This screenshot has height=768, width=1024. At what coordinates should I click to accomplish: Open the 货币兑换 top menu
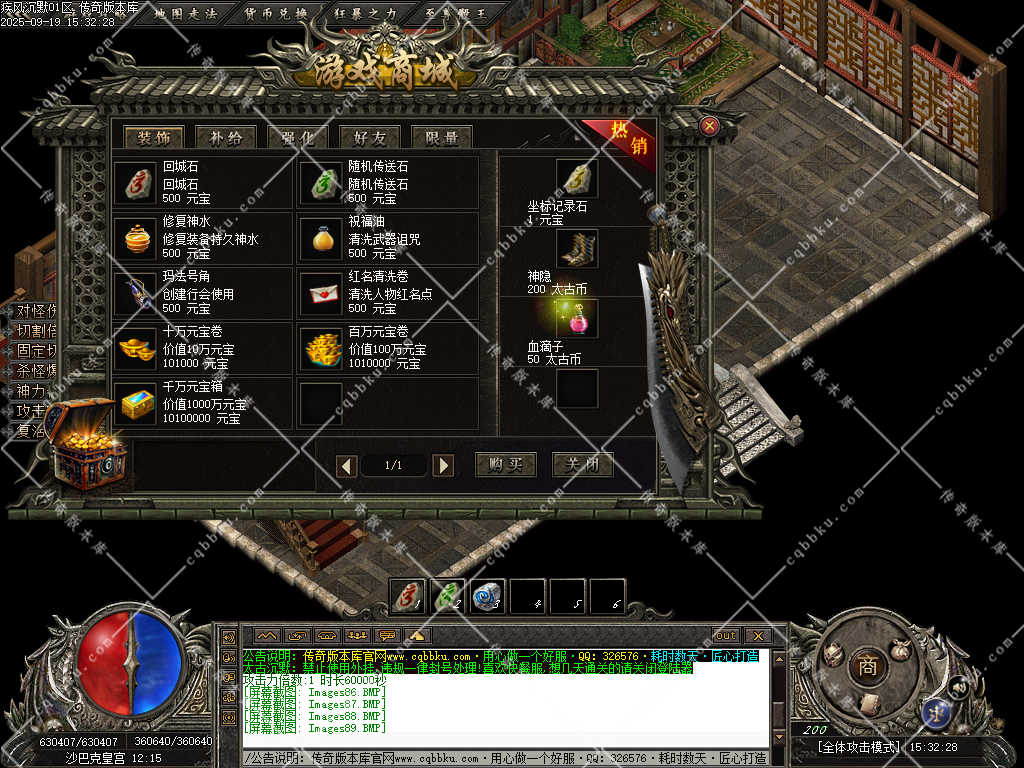click(275, 13)
